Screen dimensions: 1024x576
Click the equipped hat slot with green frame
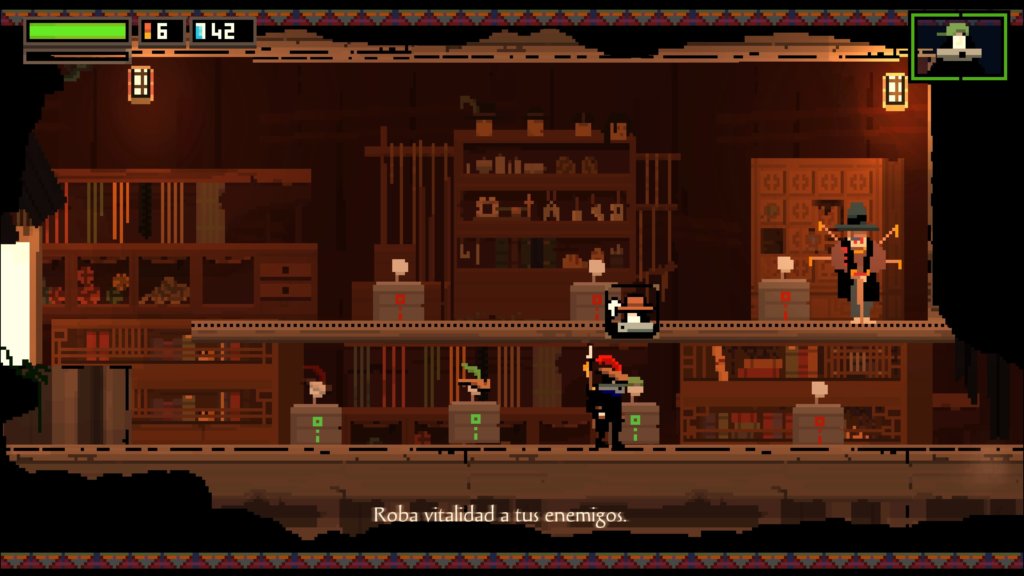click(958, 46)
